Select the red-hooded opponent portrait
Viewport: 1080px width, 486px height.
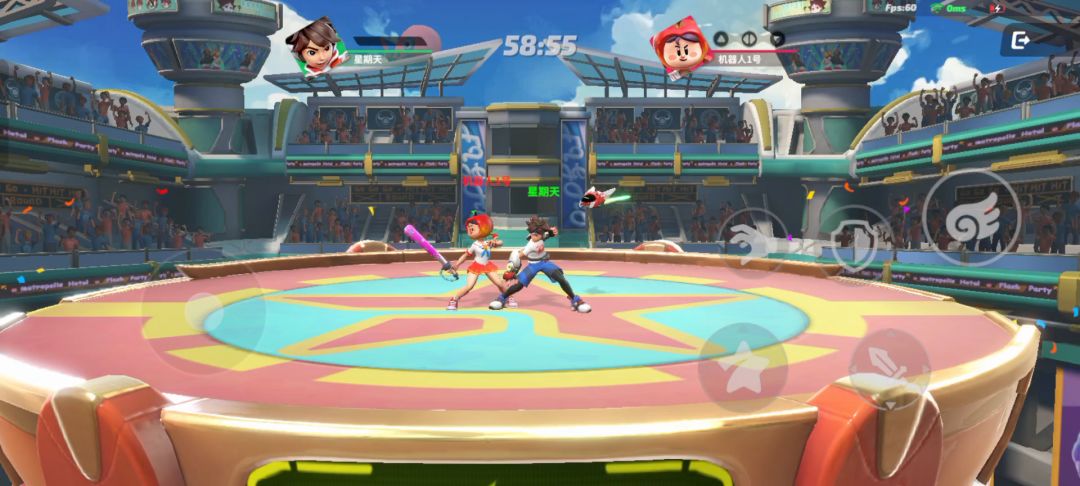680,47
